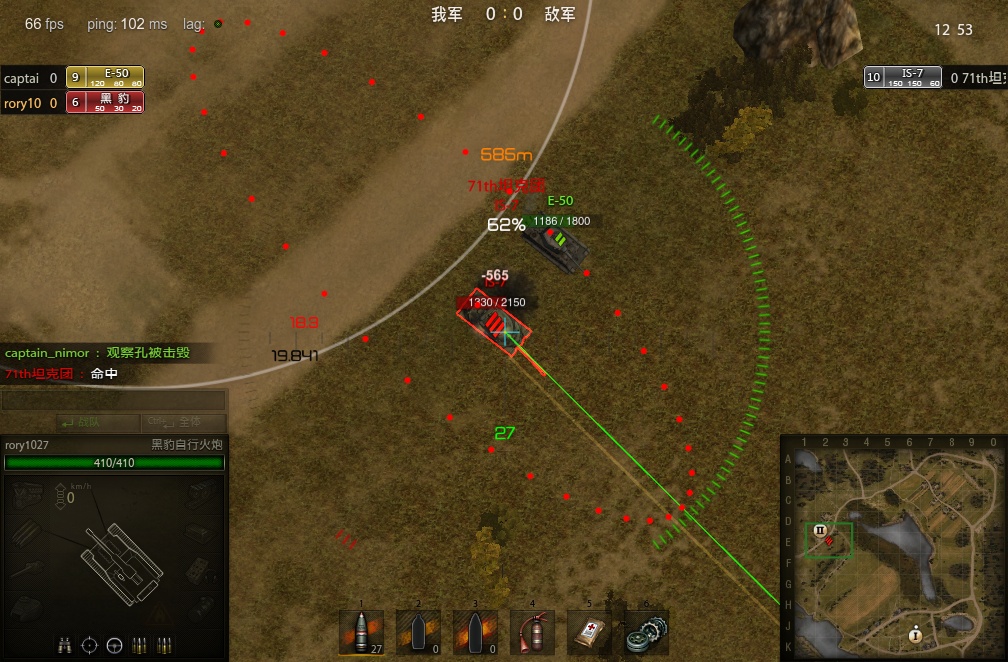The width and height of the screenshot is (1008, 662).
Task: Select rory10's 黑豹 entry in the team list
Action: [105, 102]
